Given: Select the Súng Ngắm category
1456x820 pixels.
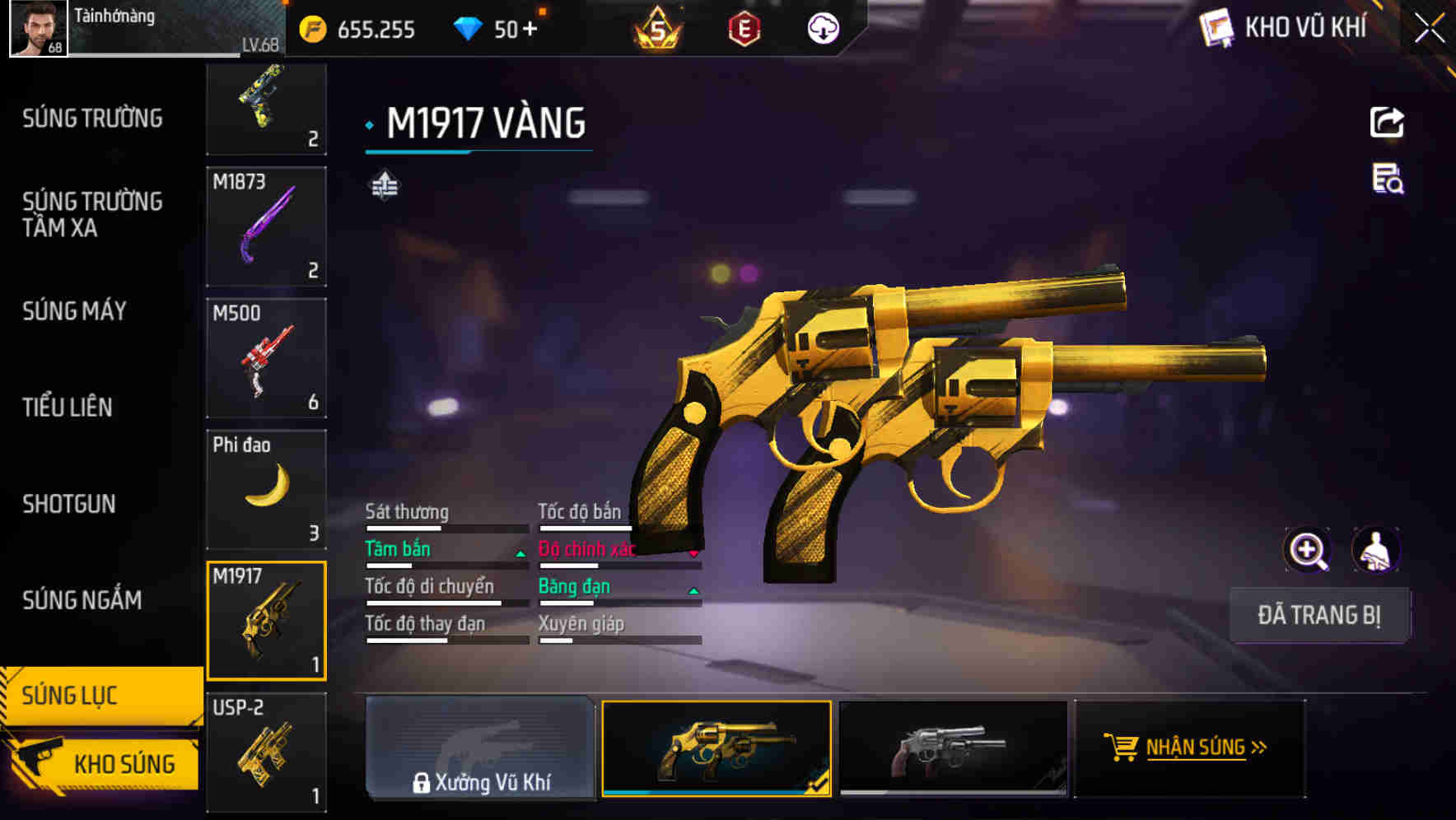Looking at the screenshot, I should coord(80,601).
